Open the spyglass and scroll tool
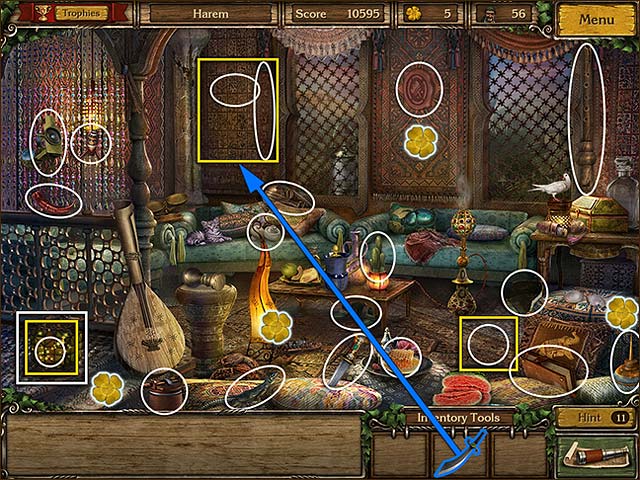Image resolution: width=640 pixels, height=480 pixels. click(591, 455)
